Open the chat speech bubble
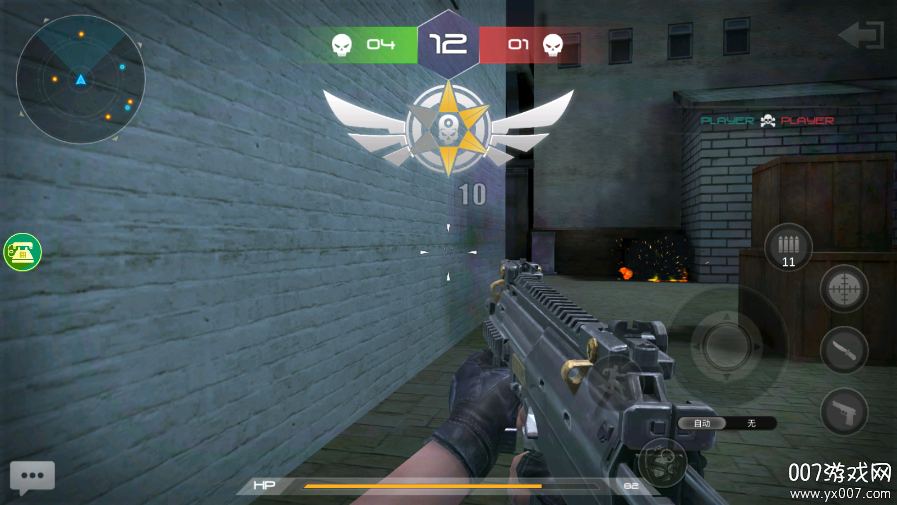 point(32,477)
